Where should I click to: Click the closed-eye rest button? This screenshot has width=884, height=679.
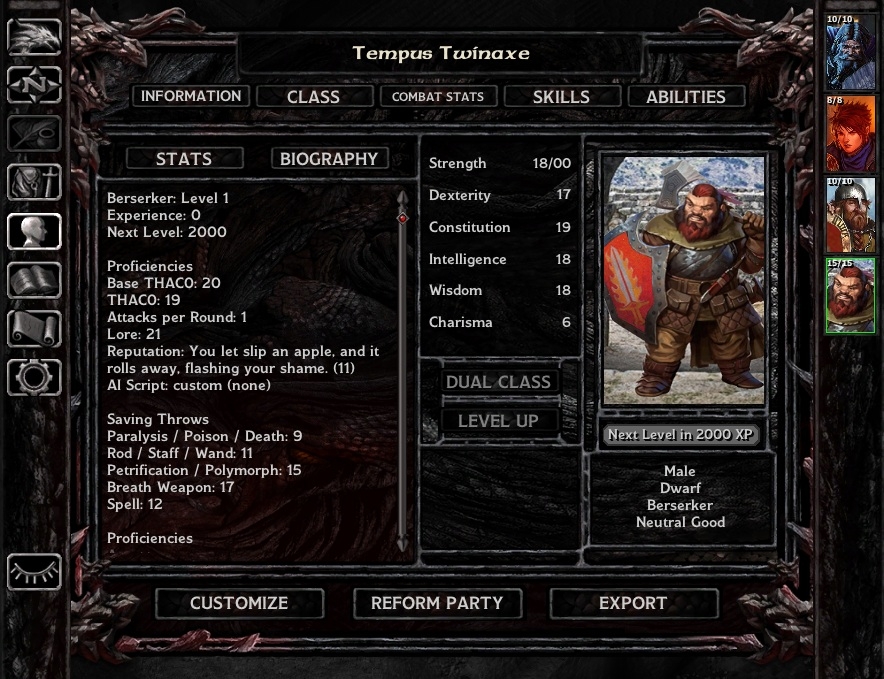click(x=34, y=572)
